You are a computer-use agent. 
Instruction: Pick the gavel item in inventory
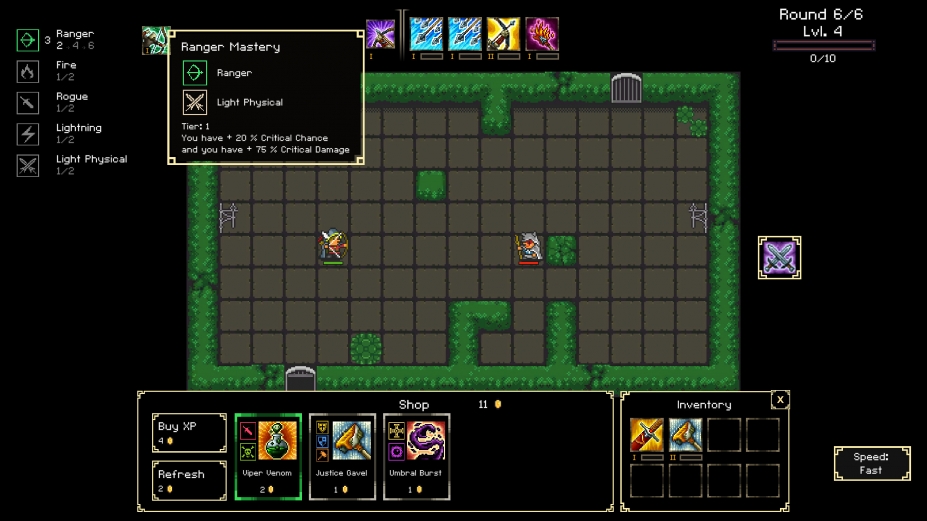click(686, 435)
